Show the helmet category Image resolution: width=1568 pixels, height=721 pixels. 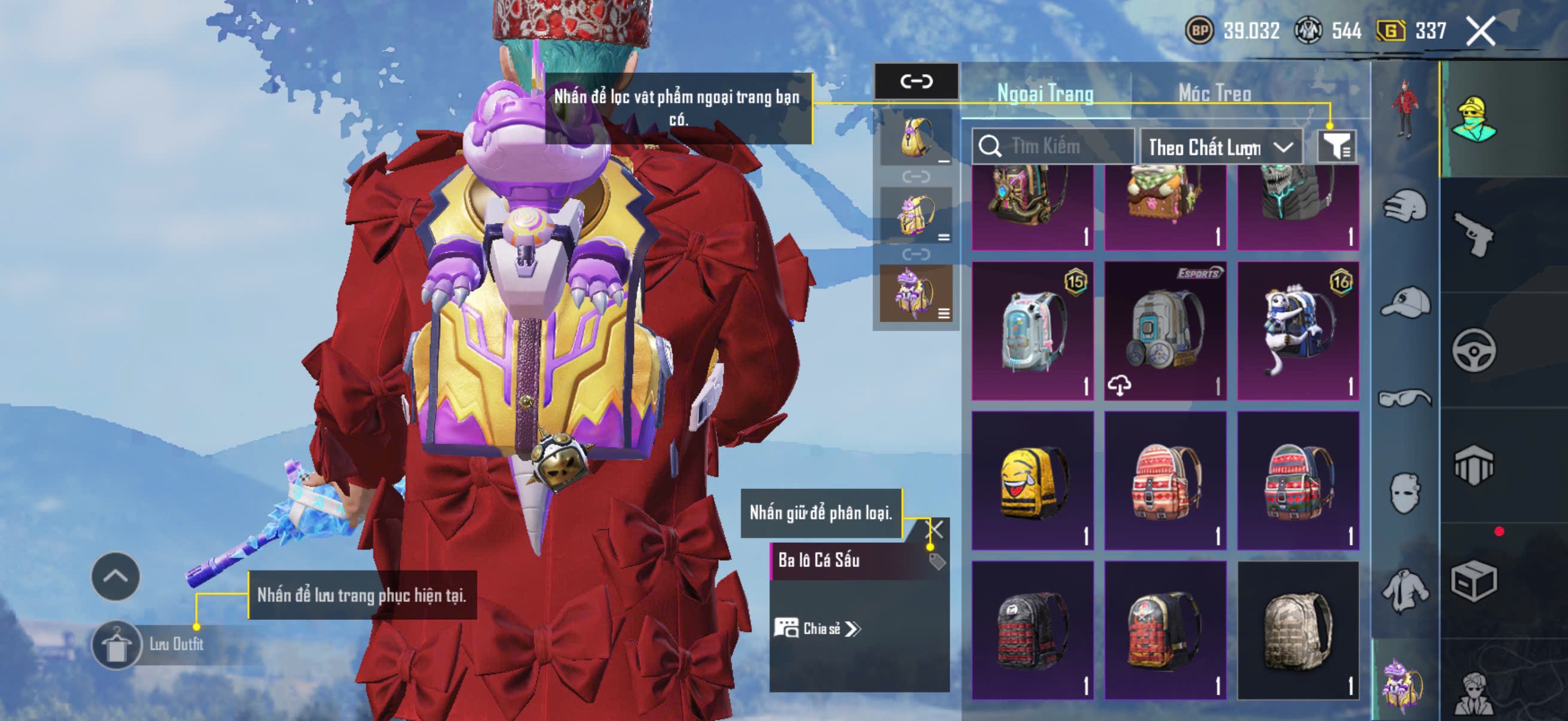point(1405,206)
